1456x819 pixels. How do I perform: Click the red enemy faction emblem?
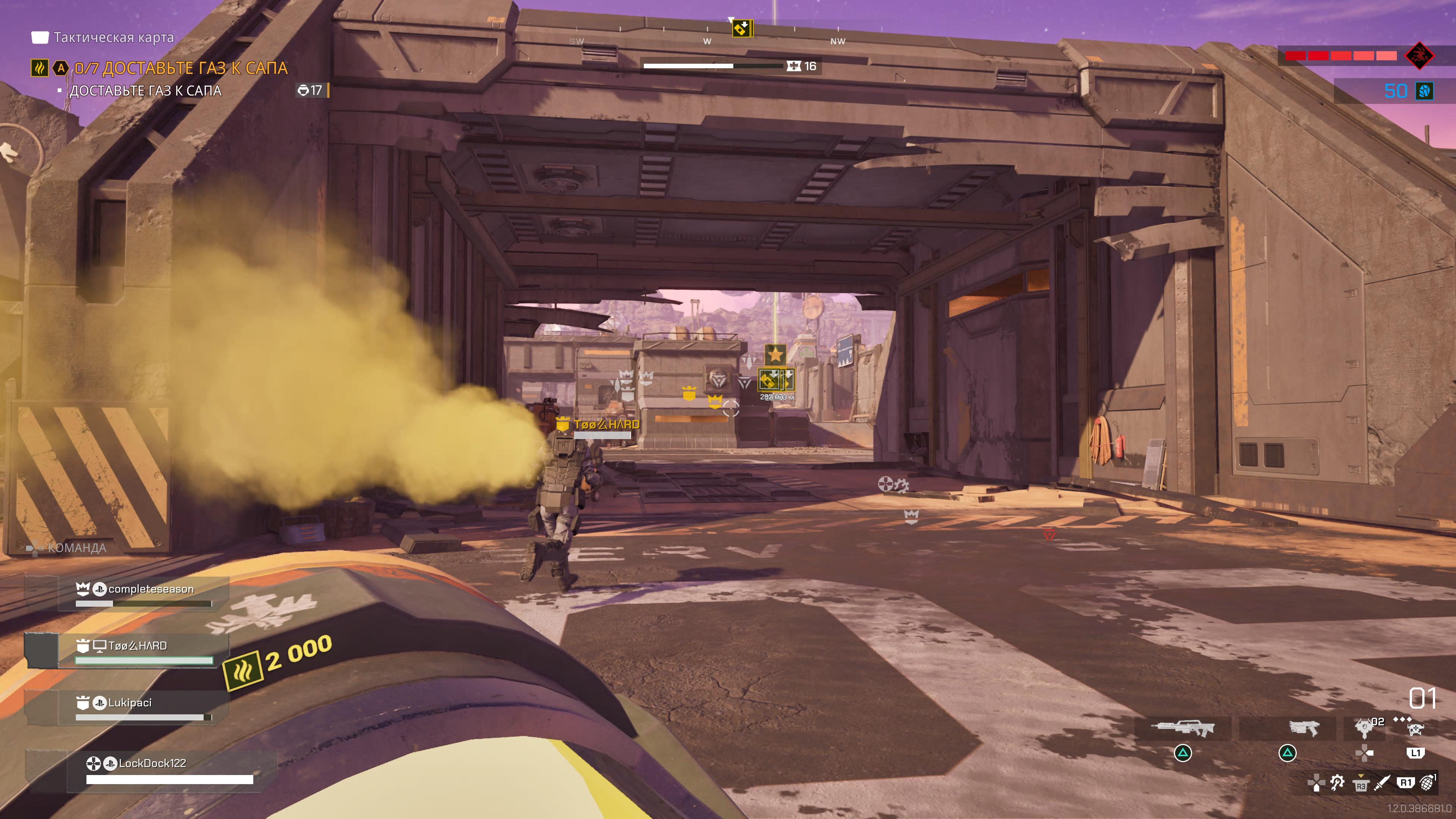(1419, 55)
